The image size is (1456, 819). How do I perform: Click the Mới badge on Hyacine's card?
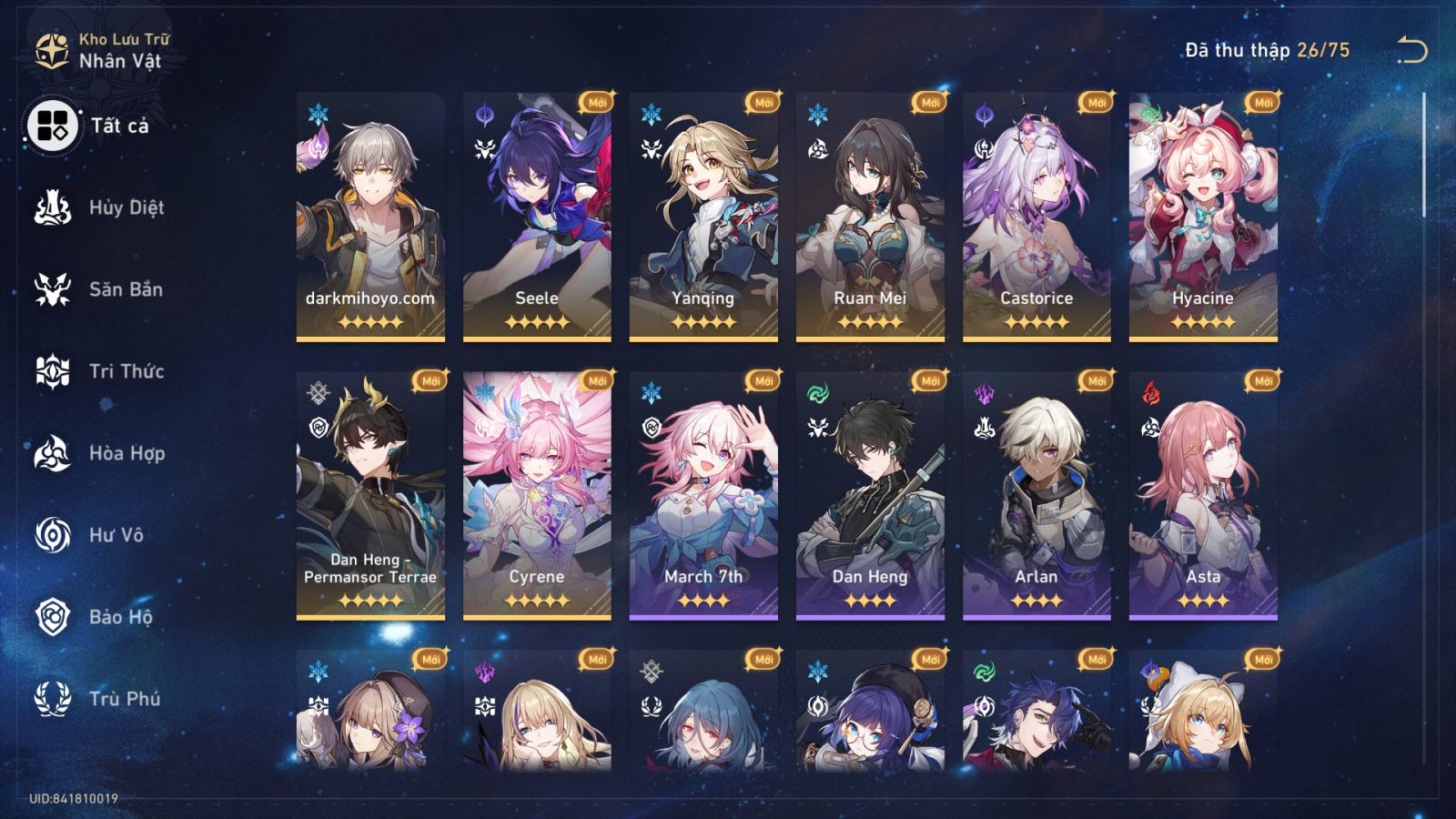click(x=1260, y=103)
